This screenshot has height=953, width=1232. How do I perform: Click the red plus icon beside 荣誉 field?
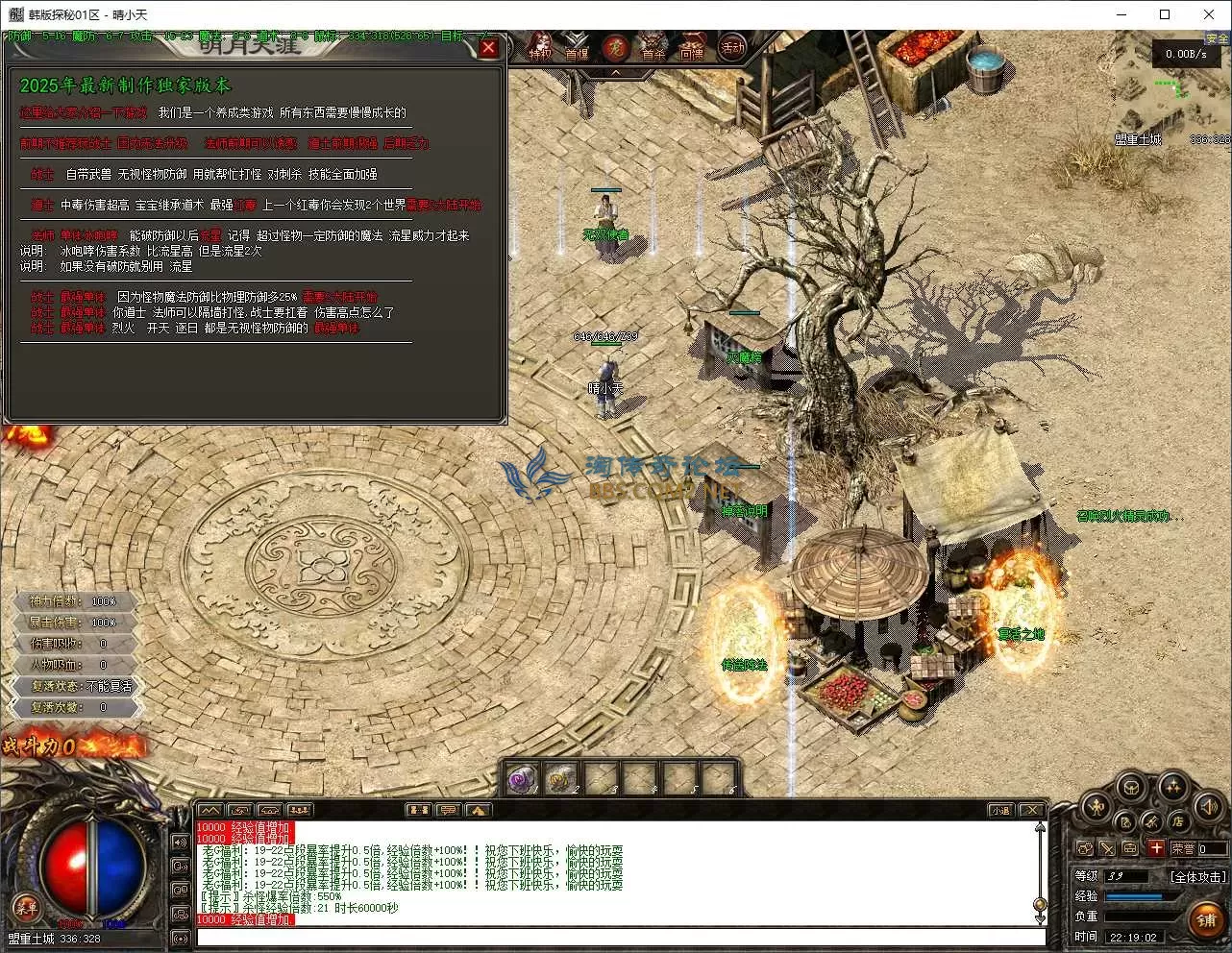point(1156,848)
